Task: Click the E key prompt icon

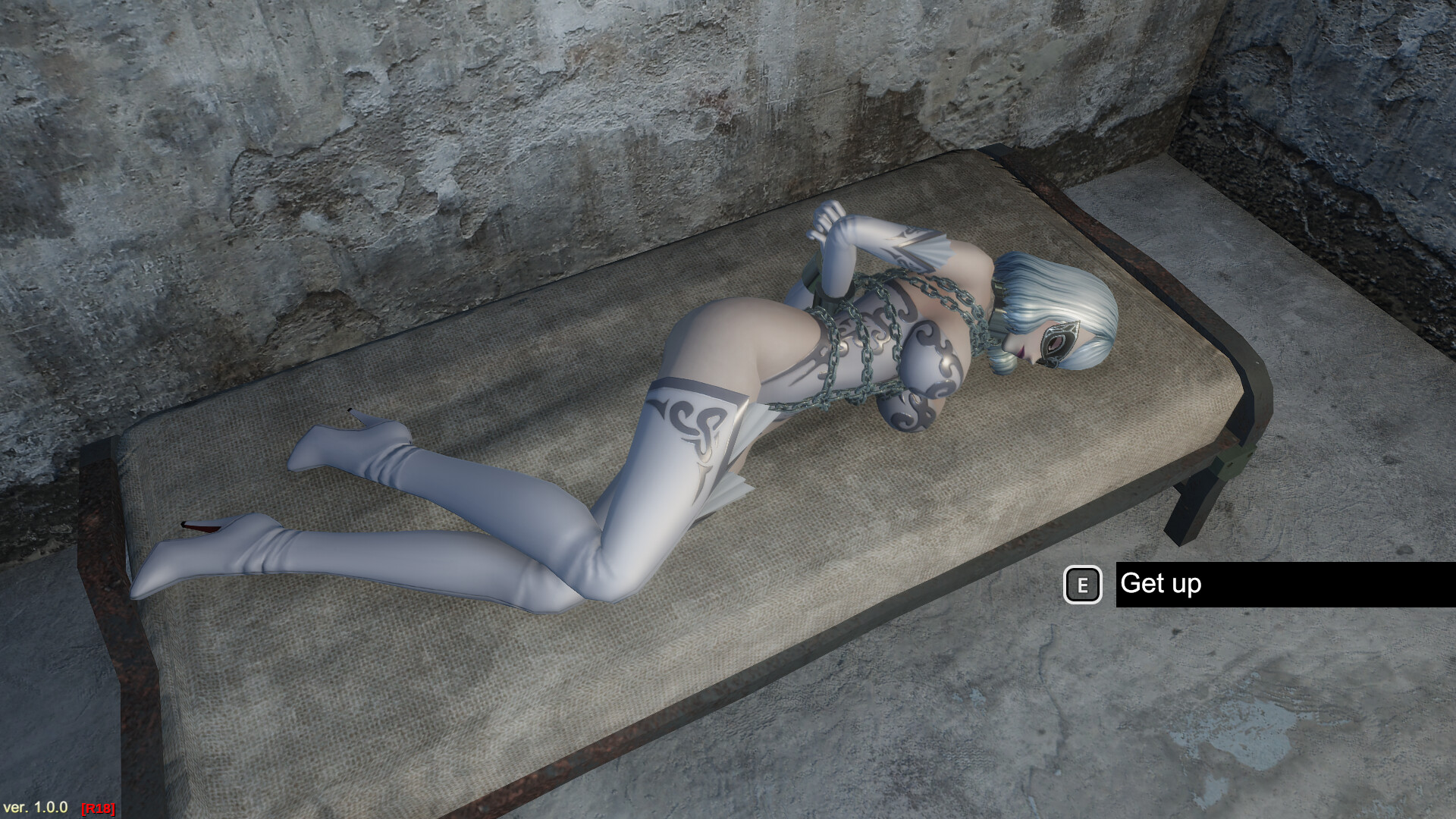Action: coord(1083,584)
